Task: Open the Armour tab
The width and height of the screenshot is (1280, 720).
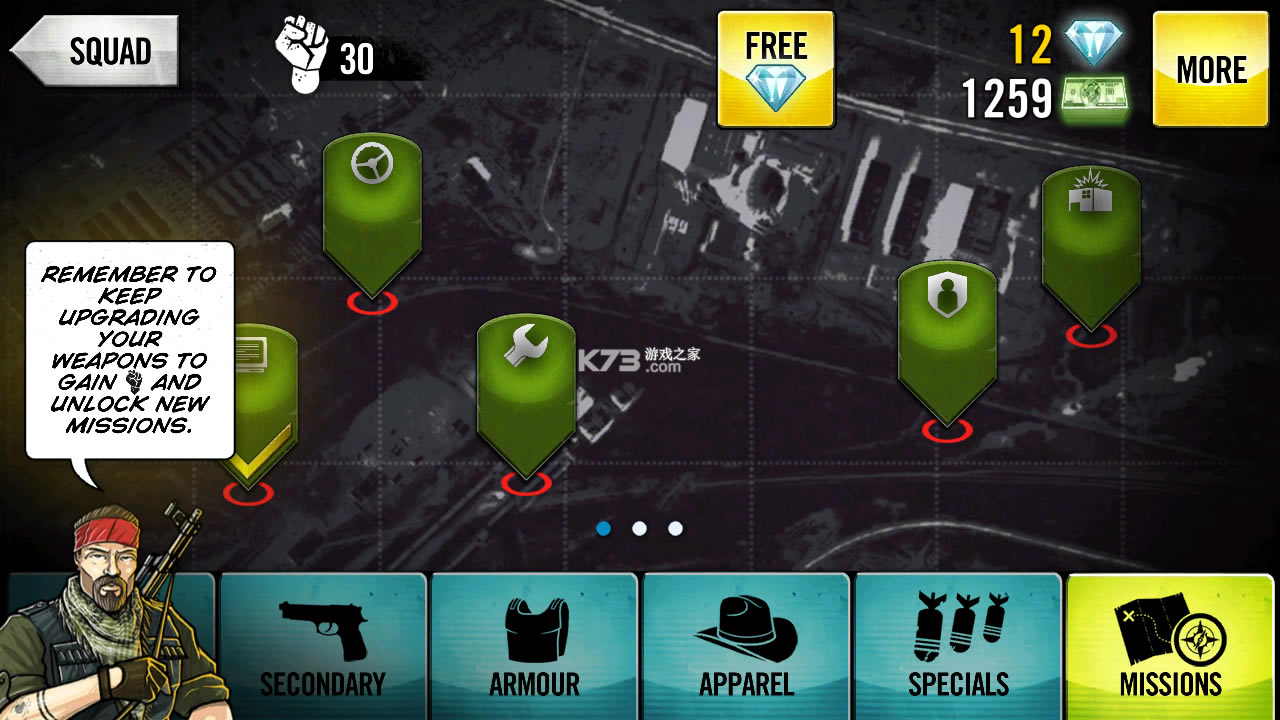Action: (x=535, y=647)
